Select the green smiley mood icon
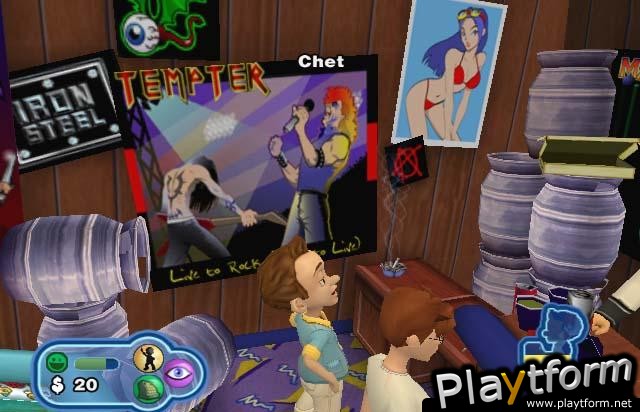Screen dimensions: 640x412 60,363
